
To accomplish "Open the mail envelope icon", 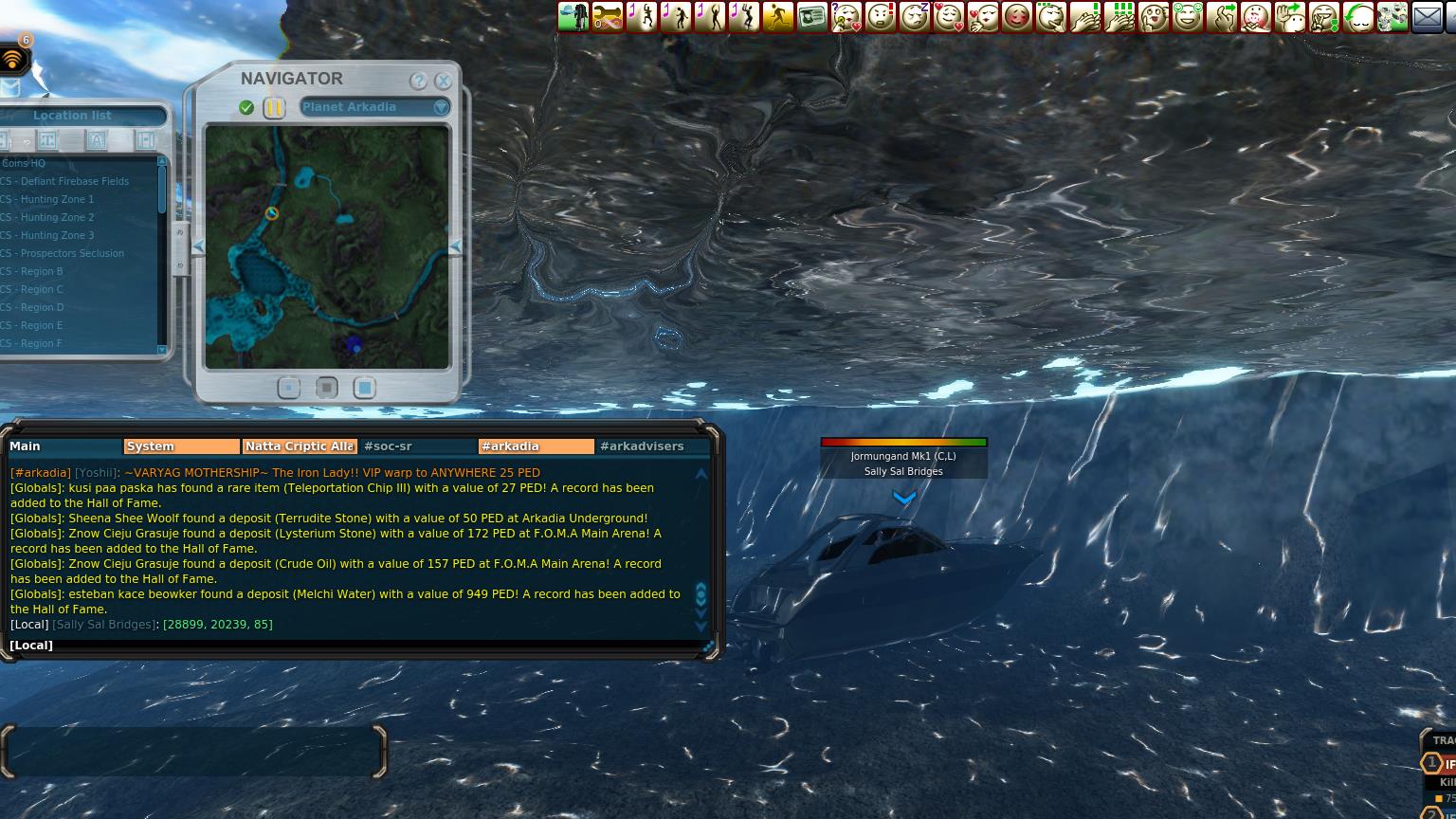I will click(x=1427, y=16).
